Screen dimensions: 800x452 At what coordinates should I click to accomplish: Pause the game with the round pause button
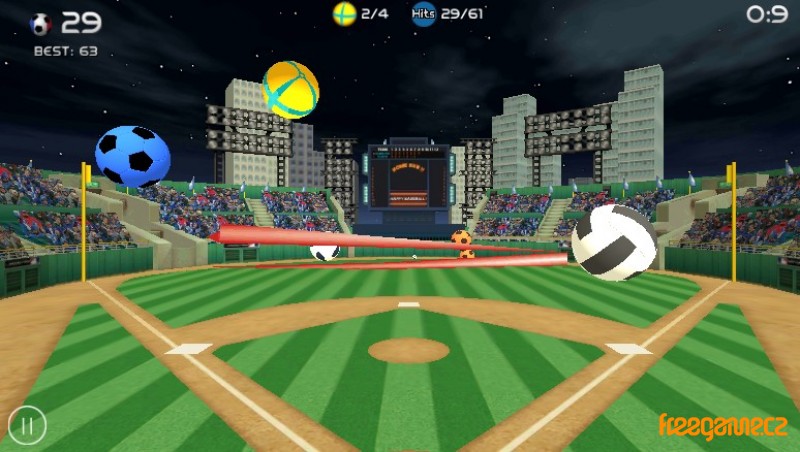(27, 426)
